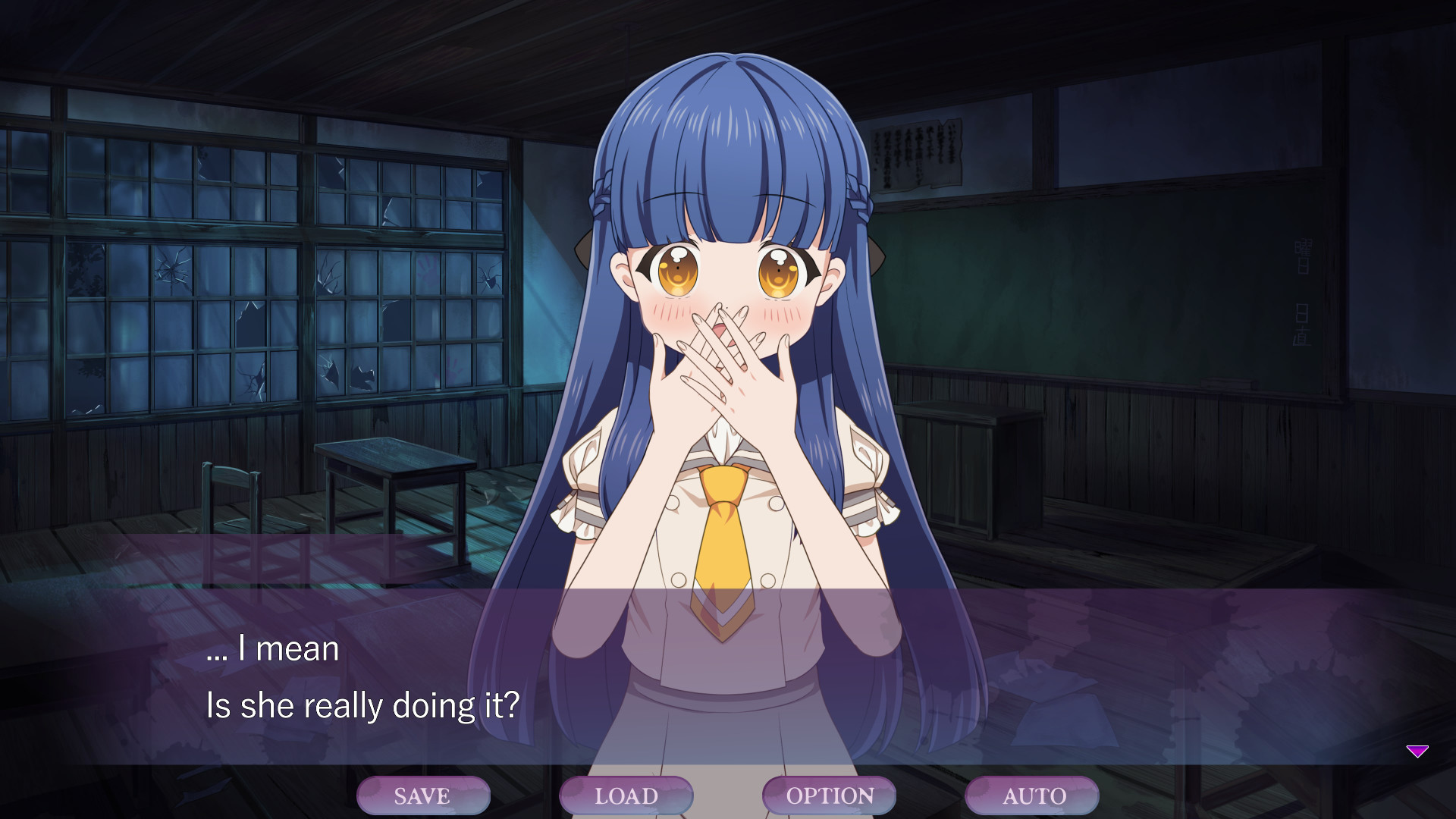
Task: Open the OPTION settings
Action: 829,795
